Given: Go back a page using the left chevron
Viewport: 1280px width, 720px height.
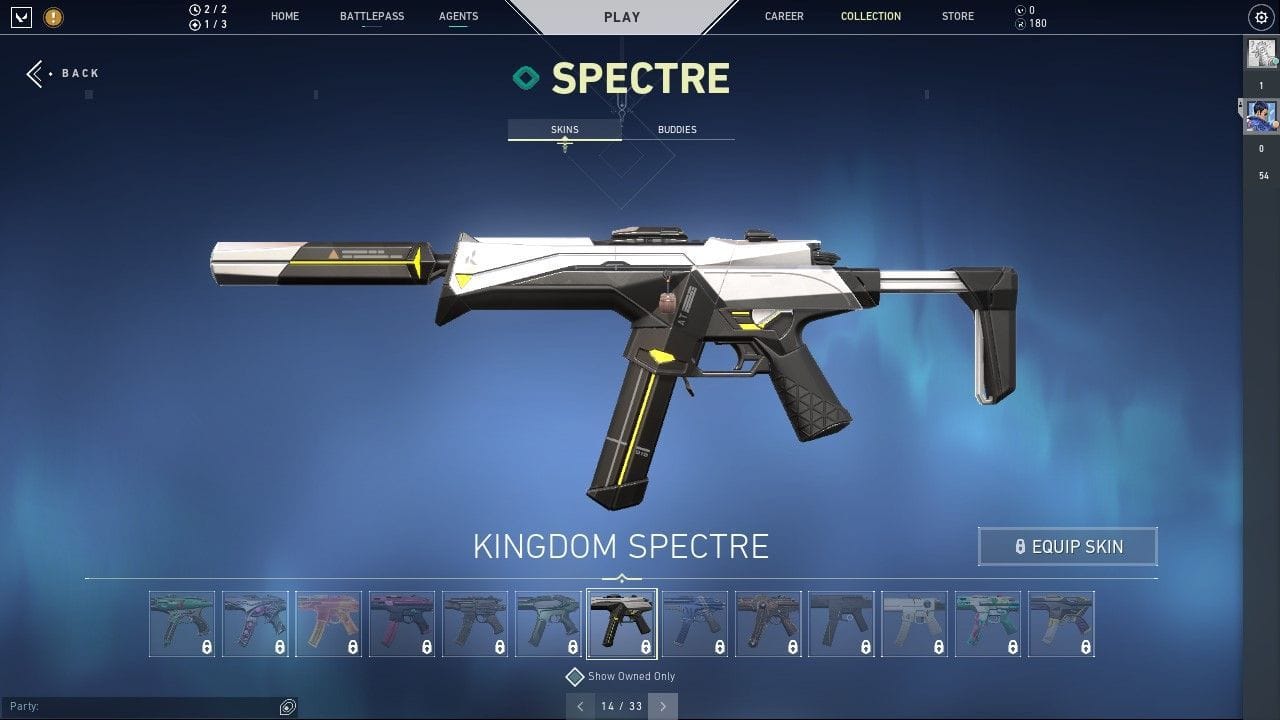Looking at the screenshot, I should pos(580,706).
